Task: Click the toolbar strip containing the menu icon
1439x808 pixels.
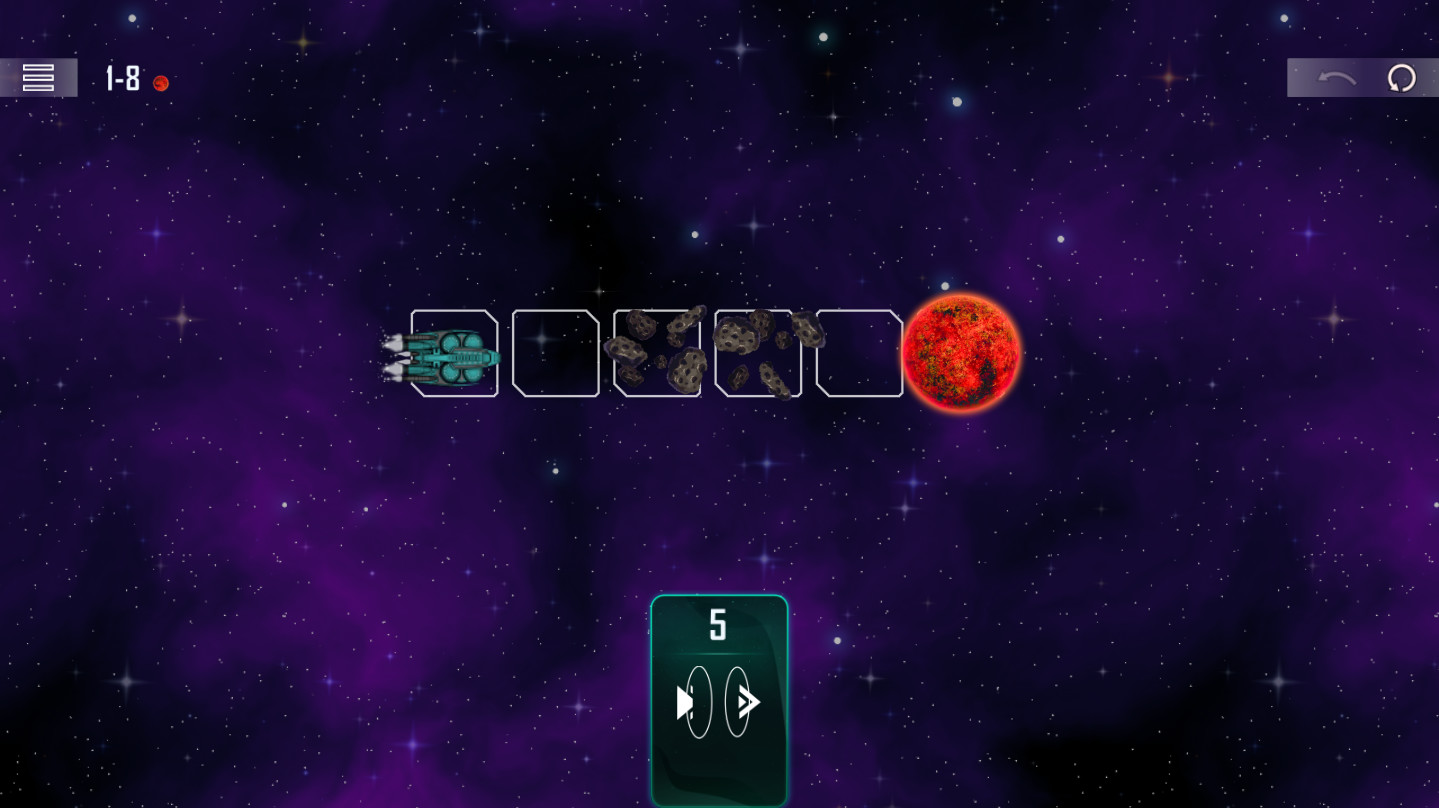Action: [40, 77]
